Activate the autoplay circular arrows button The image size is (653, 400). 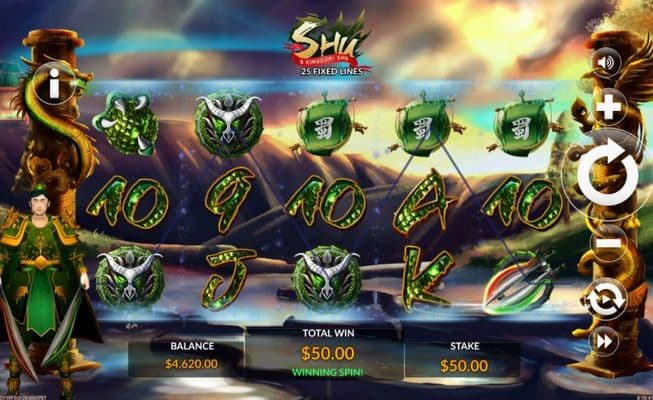click(606, 299)
